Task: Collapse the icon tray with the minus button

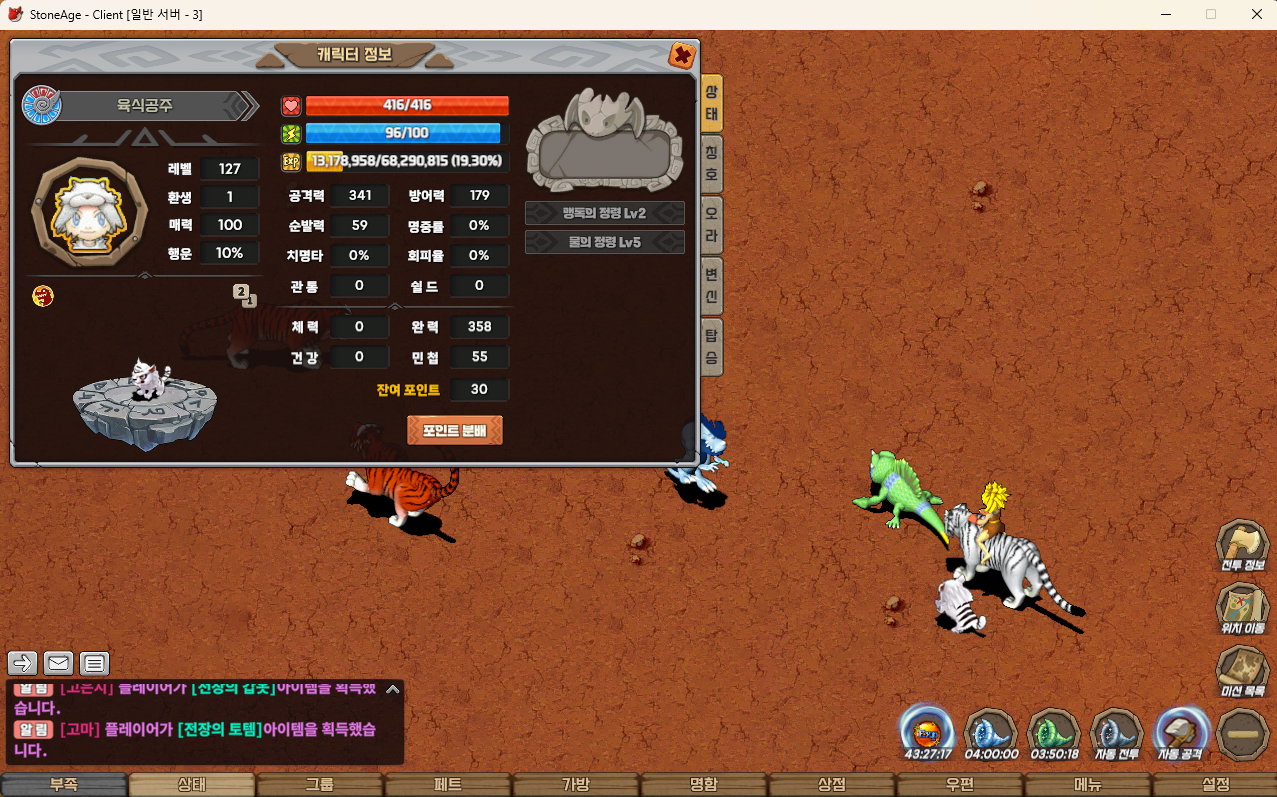Action: point(1244,734)
